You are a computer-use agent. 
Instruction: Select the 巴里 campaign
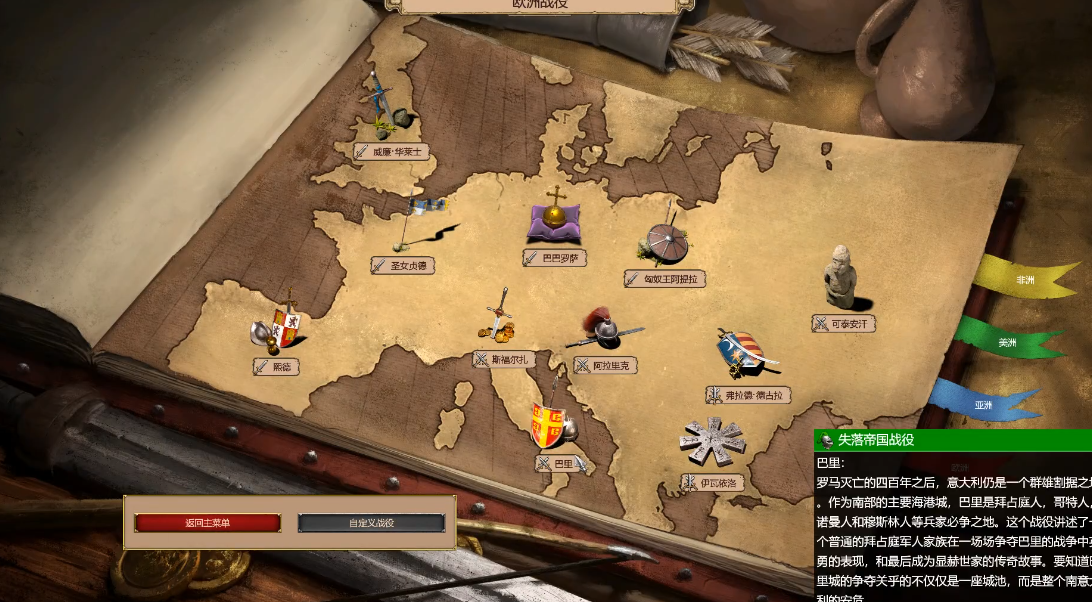[560, 463]
